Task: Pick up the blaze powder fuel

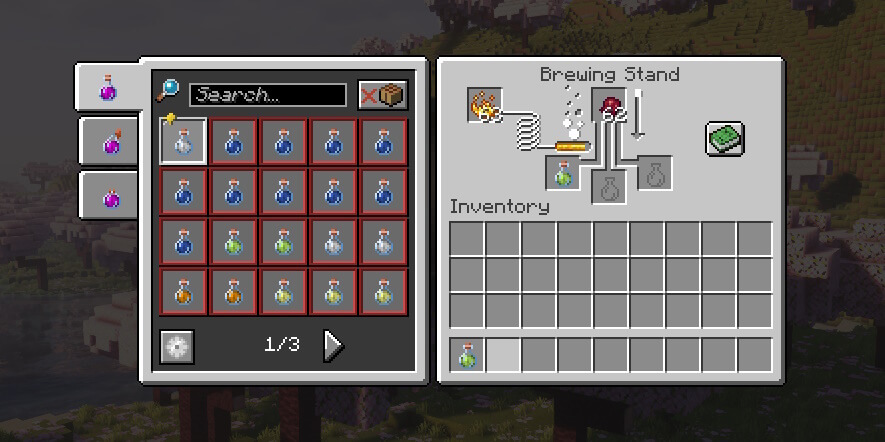Action: (x=485, y=105)
